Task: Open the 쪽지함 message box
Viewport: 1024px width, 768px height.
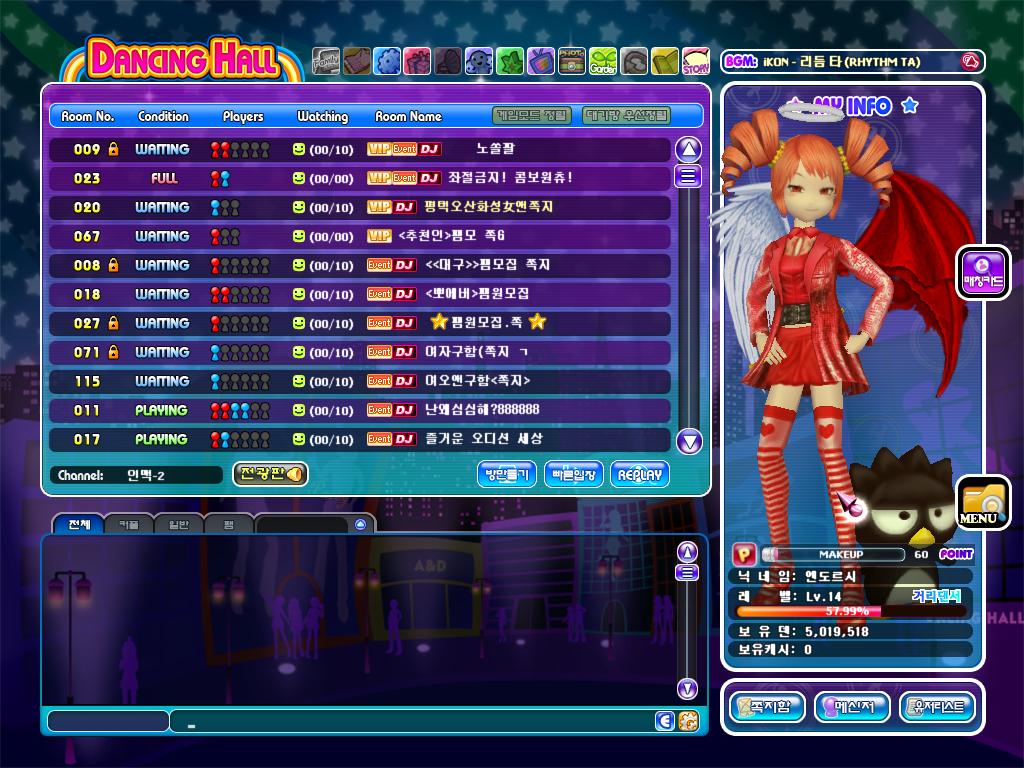Action: 767,707
